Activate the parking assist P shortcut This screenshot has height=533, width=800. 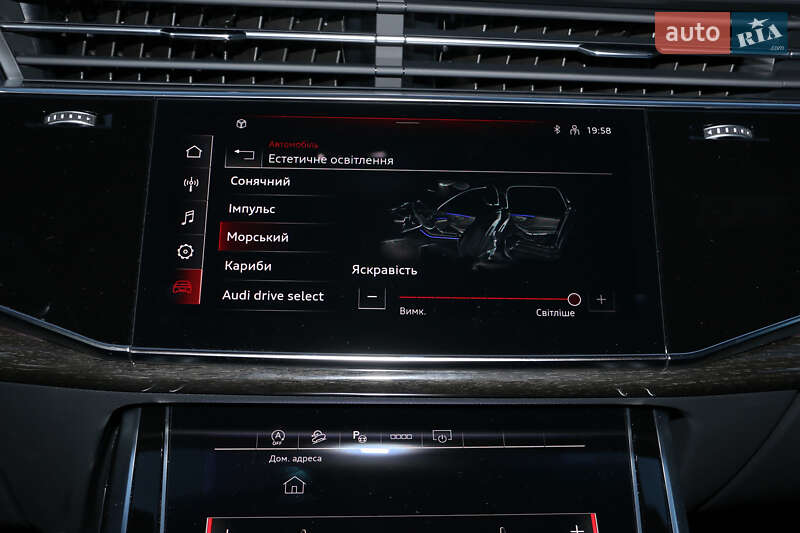[x=358, y=437]
